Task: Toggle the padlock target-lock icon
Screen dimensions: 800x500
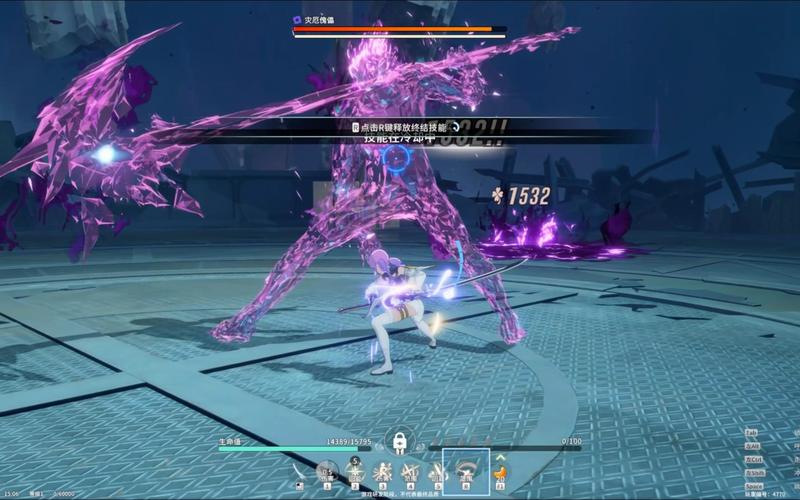Action: pyautogui.click(x=399, y=441)
